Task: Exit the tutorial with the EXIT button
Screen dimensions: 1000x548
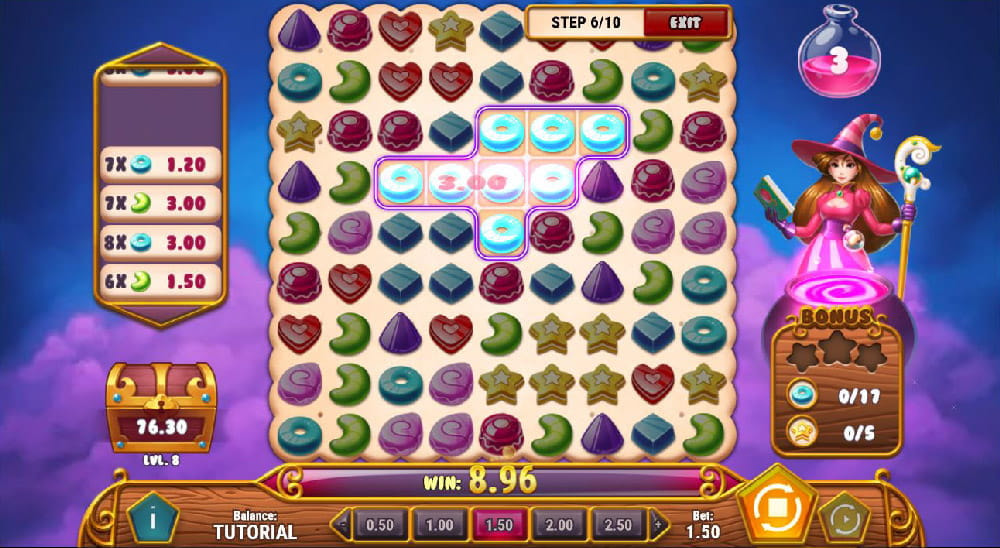Action: 686,21
